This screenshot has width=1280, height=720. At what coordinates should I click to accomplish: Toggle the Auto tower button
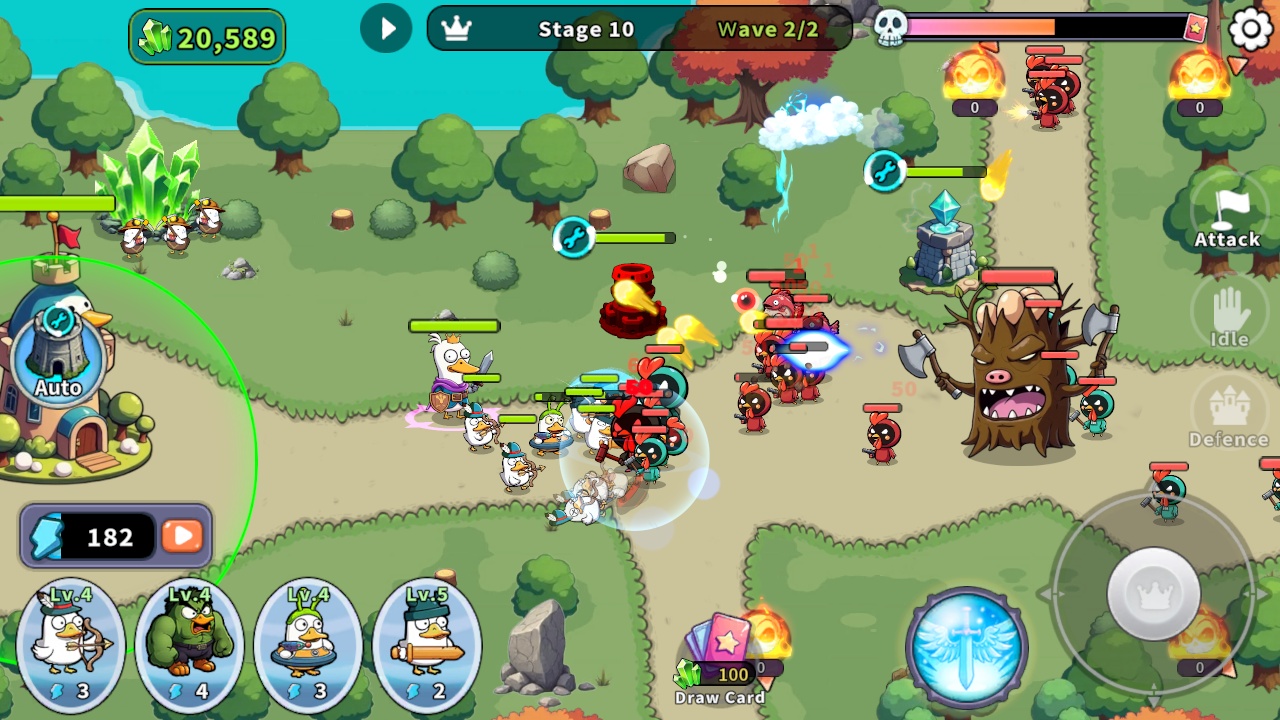point(58,357)
